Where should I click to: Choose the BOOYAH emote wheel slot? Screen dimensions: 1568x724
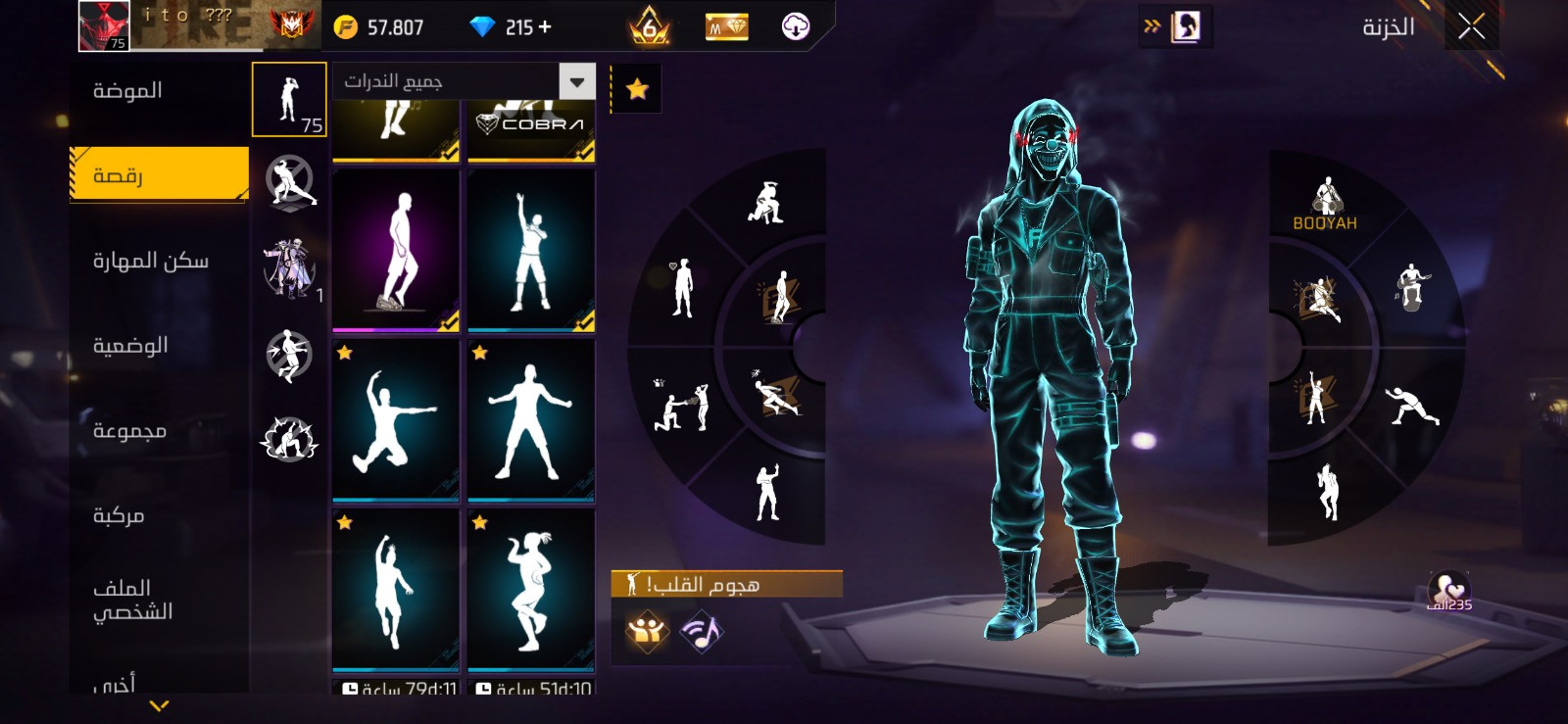pos(1325,204)
